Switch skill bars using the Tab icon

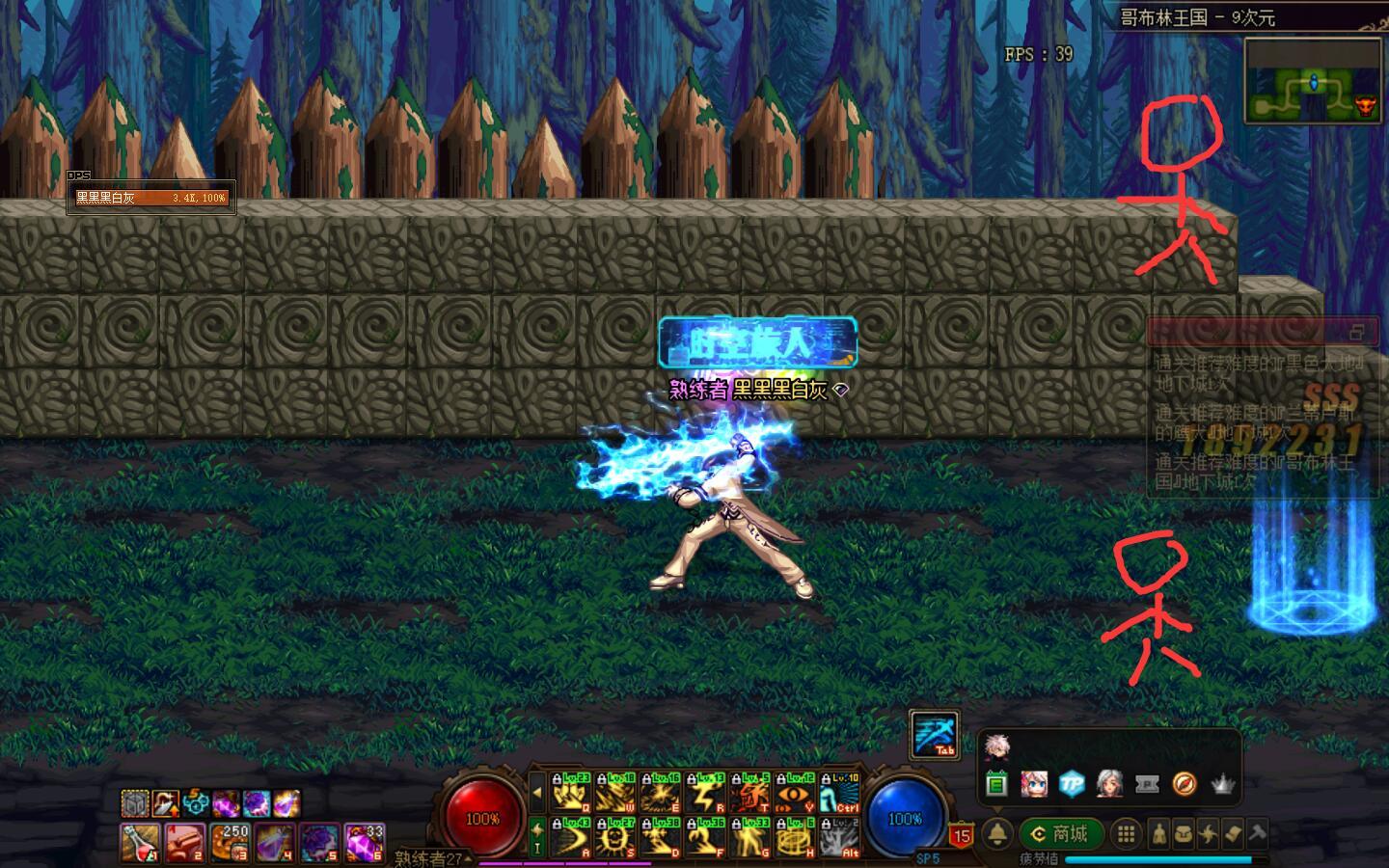tap(933, 735)
